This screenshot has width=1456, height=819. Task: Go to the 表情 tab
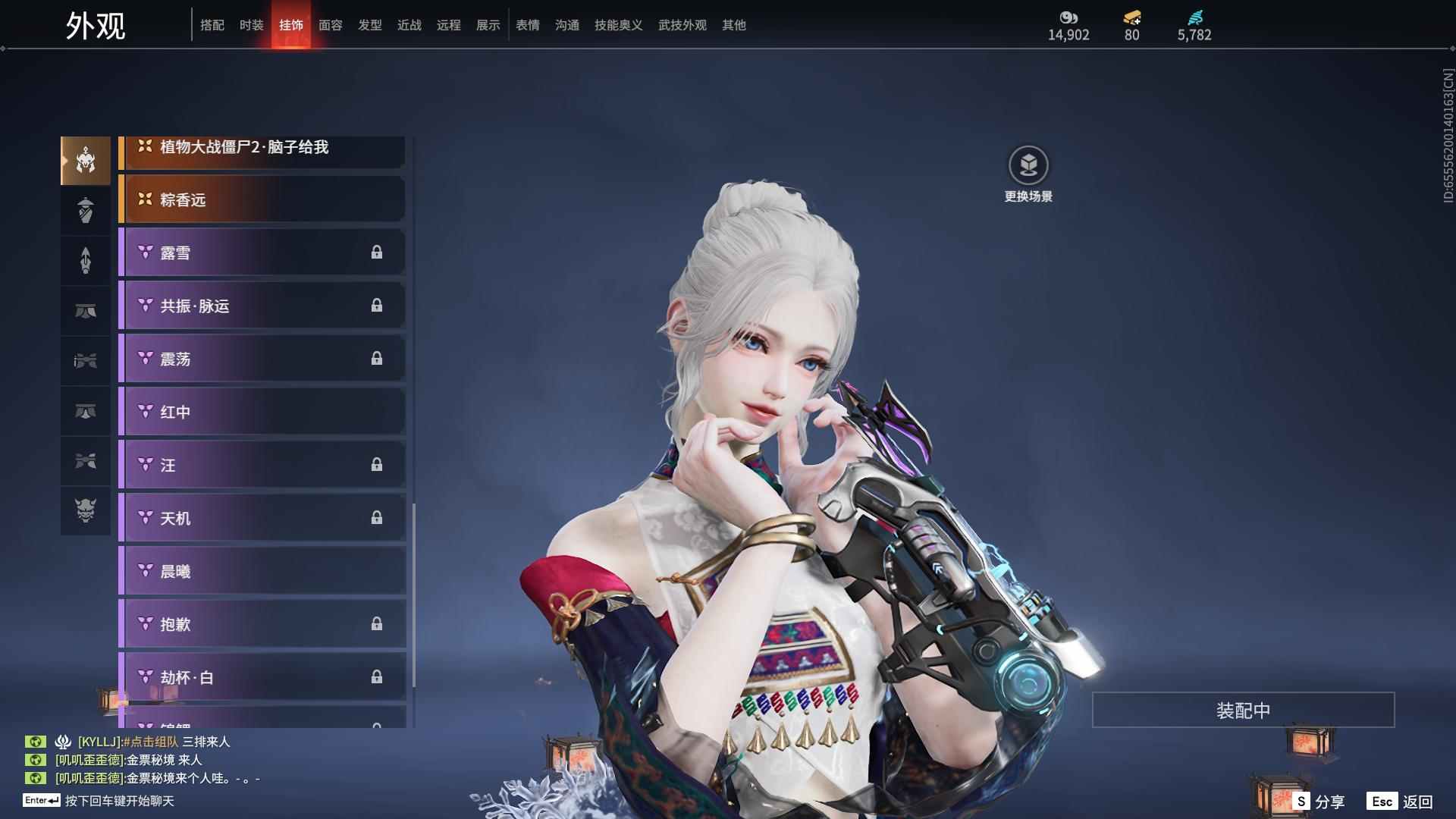click(527, 25)
